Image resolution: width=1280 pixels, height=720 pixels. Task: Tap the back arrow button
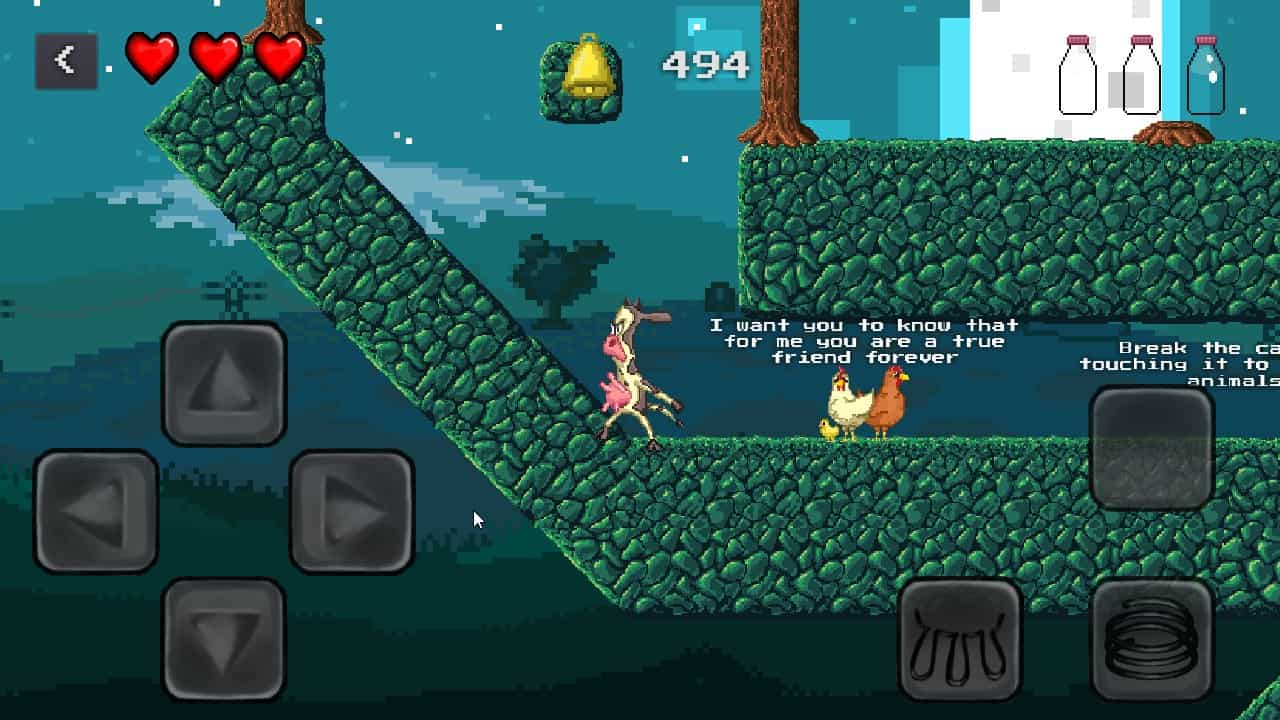click(x=66, y=61)
